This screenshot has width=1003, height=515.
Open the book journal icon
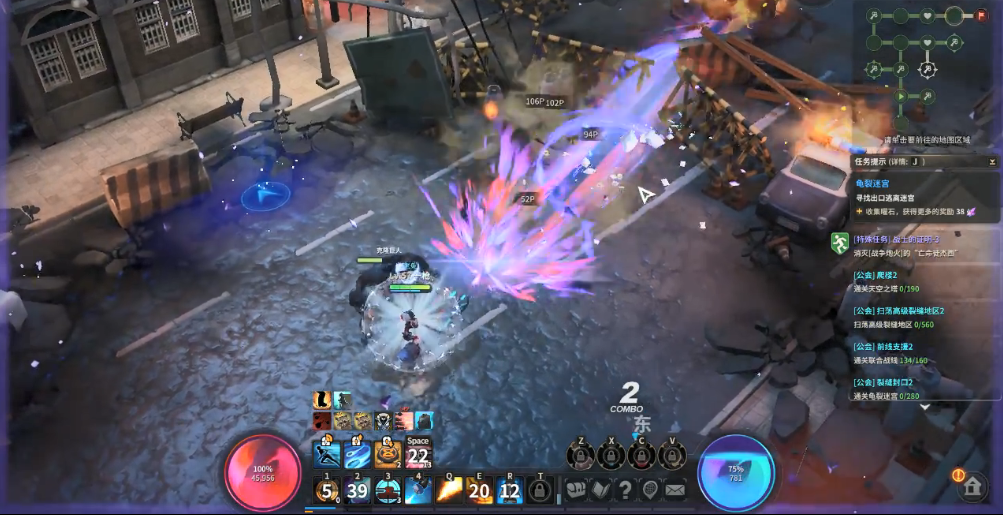(600, 489)
